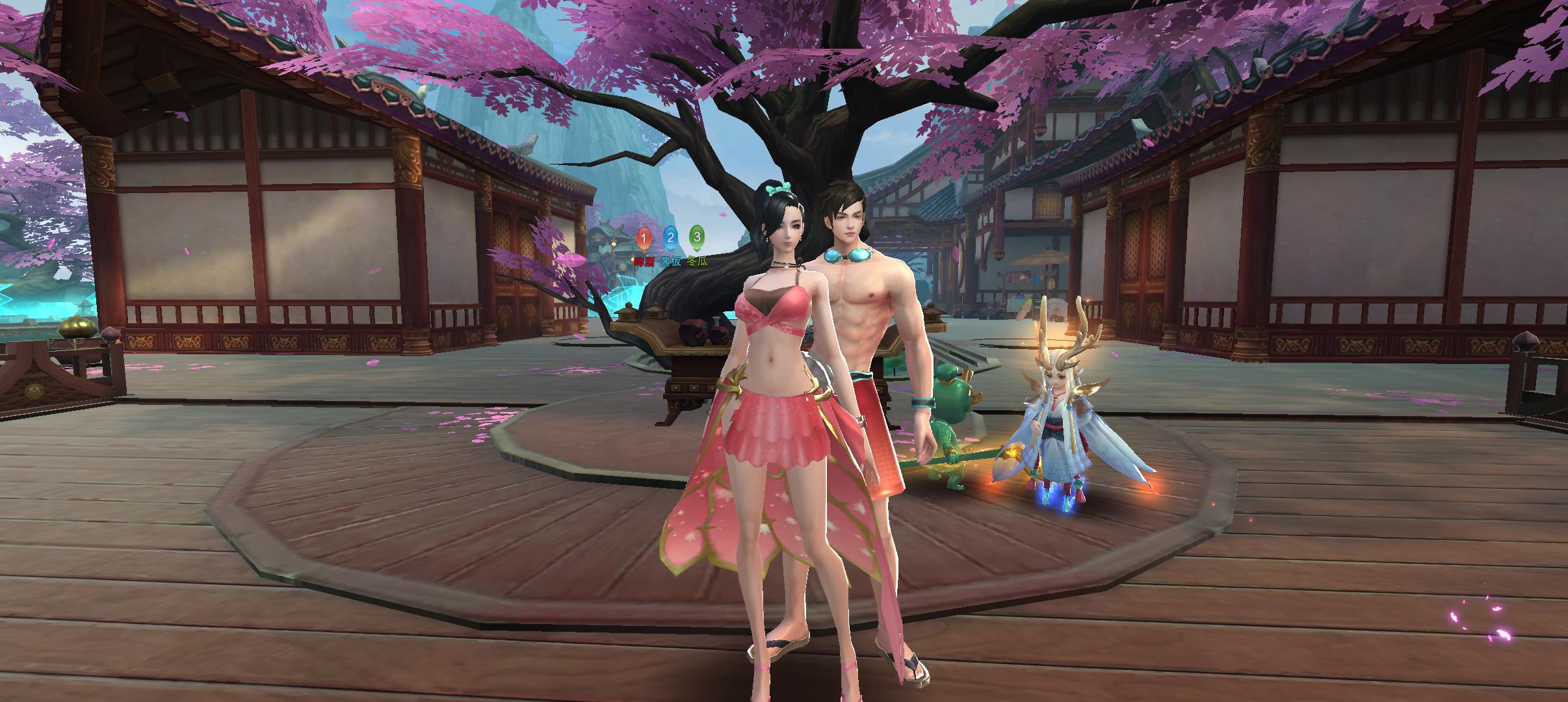Select the red marker 1 labeled 啤酒
Screen dimensions: 1568x702
644,239
